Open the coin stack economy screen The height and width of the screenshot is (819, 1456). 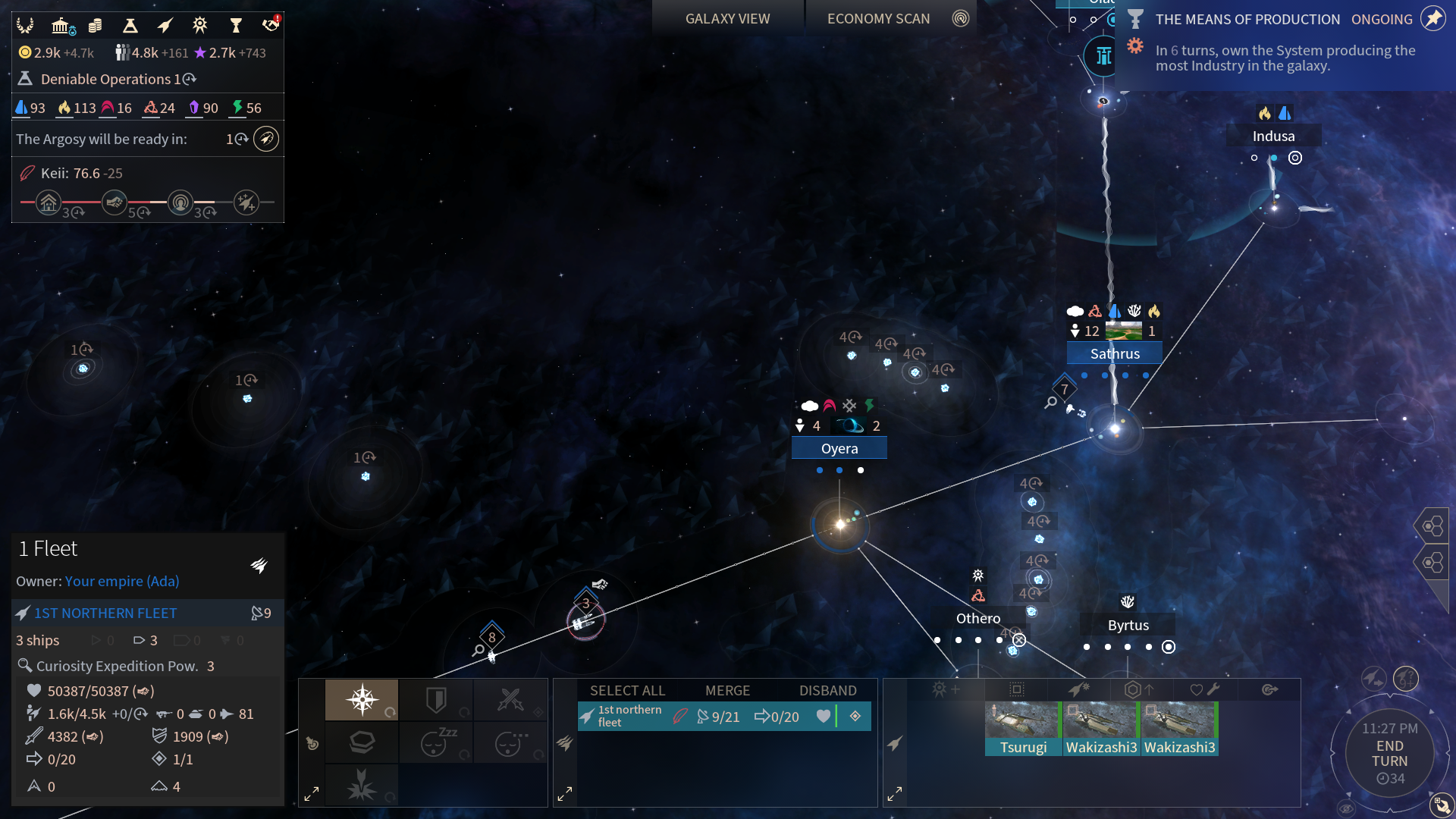95,26
